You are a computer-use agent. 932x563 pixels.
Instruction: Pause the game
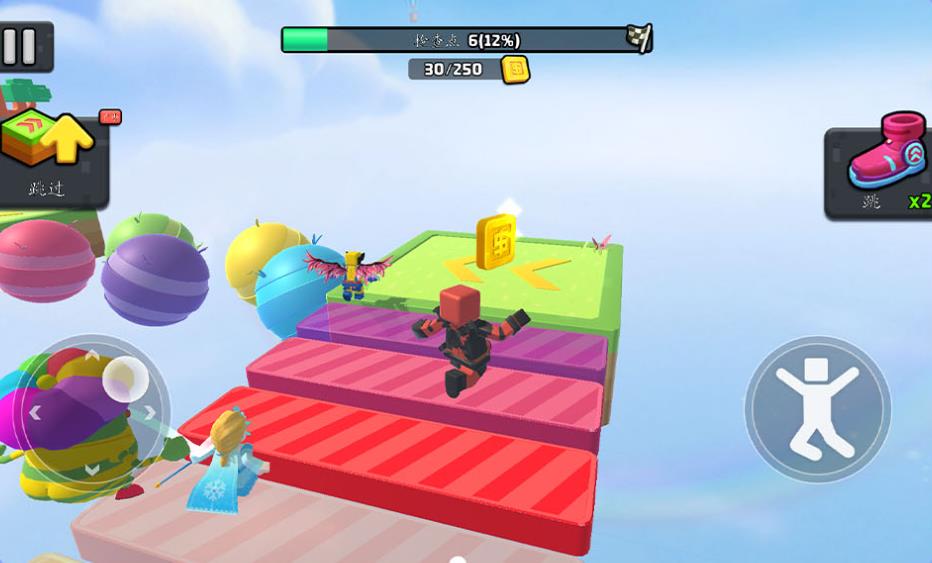pyautogui.click(x=21, y=46)
